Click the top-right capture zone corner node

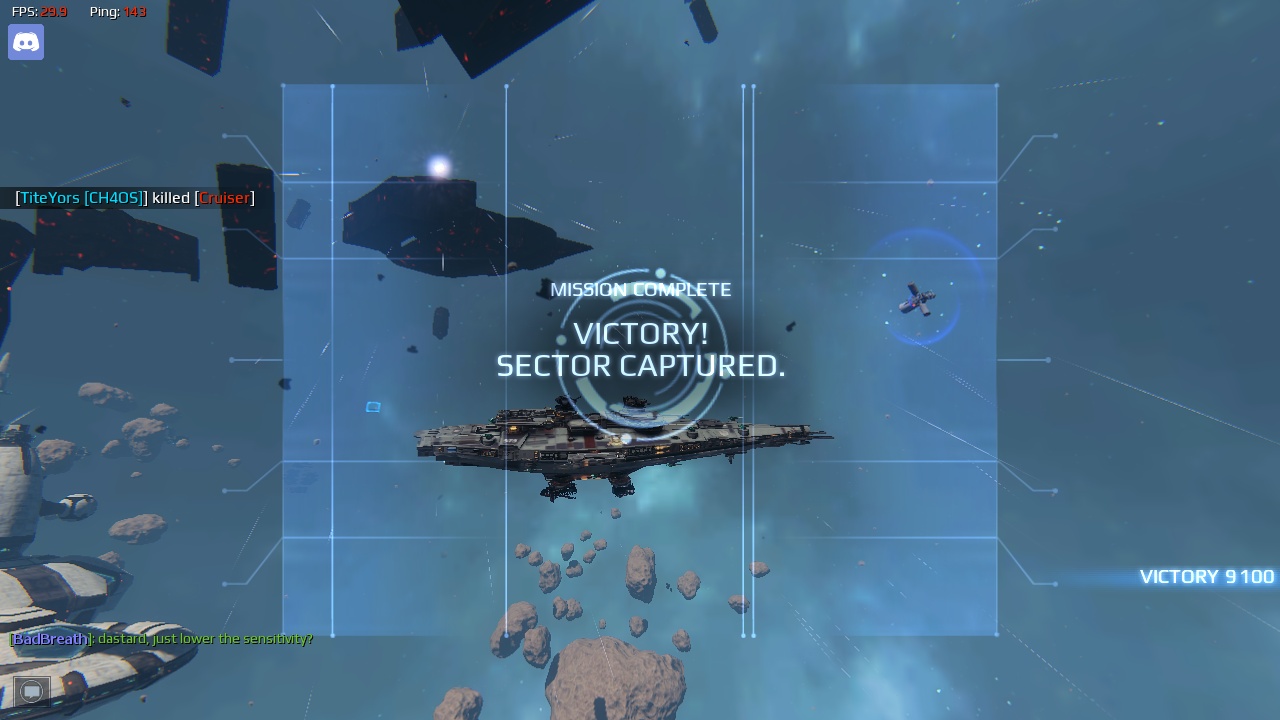click(x=996, y=87)
